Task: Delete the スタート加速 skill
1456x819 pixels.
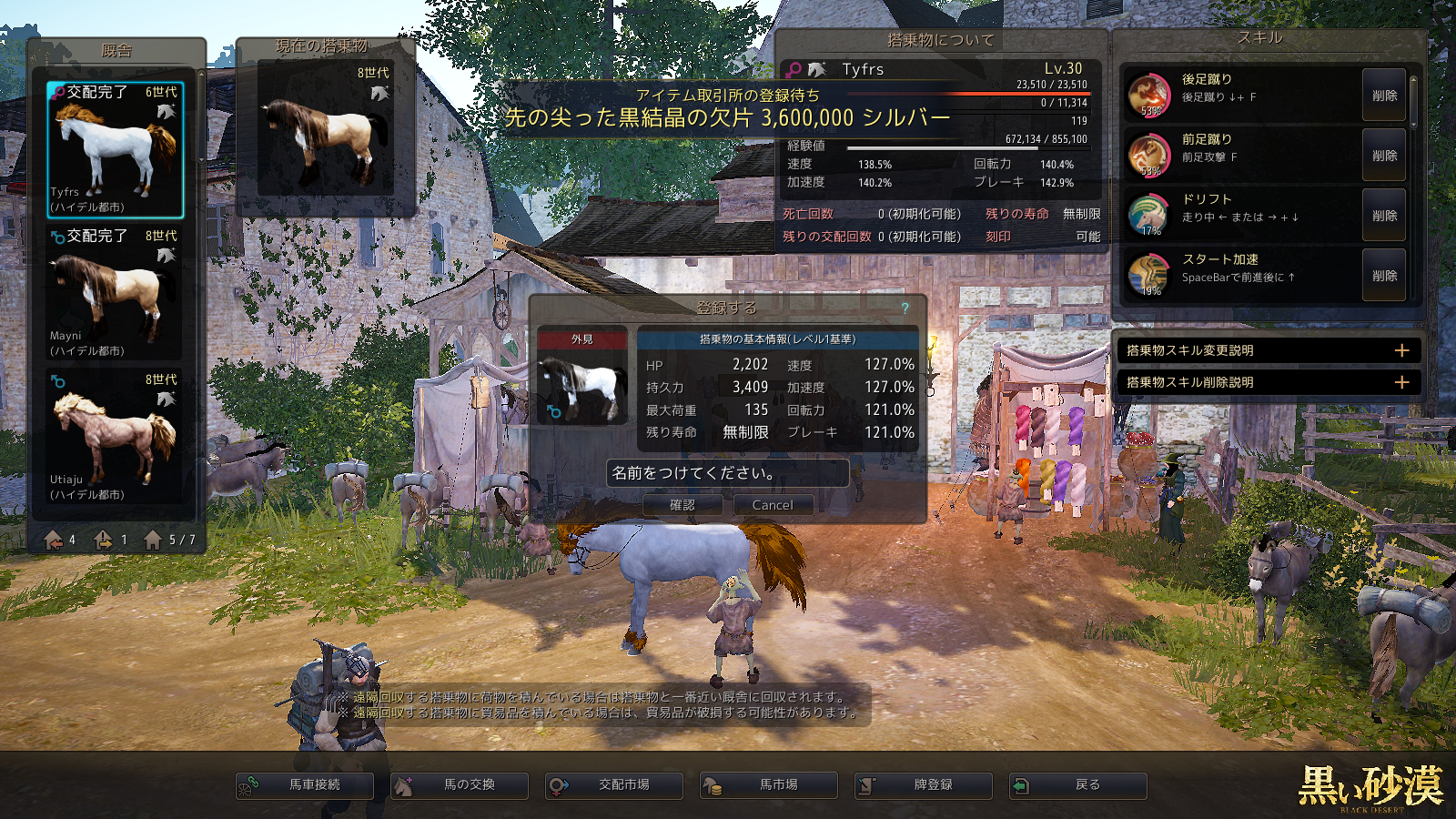Action: [1384, 276]
